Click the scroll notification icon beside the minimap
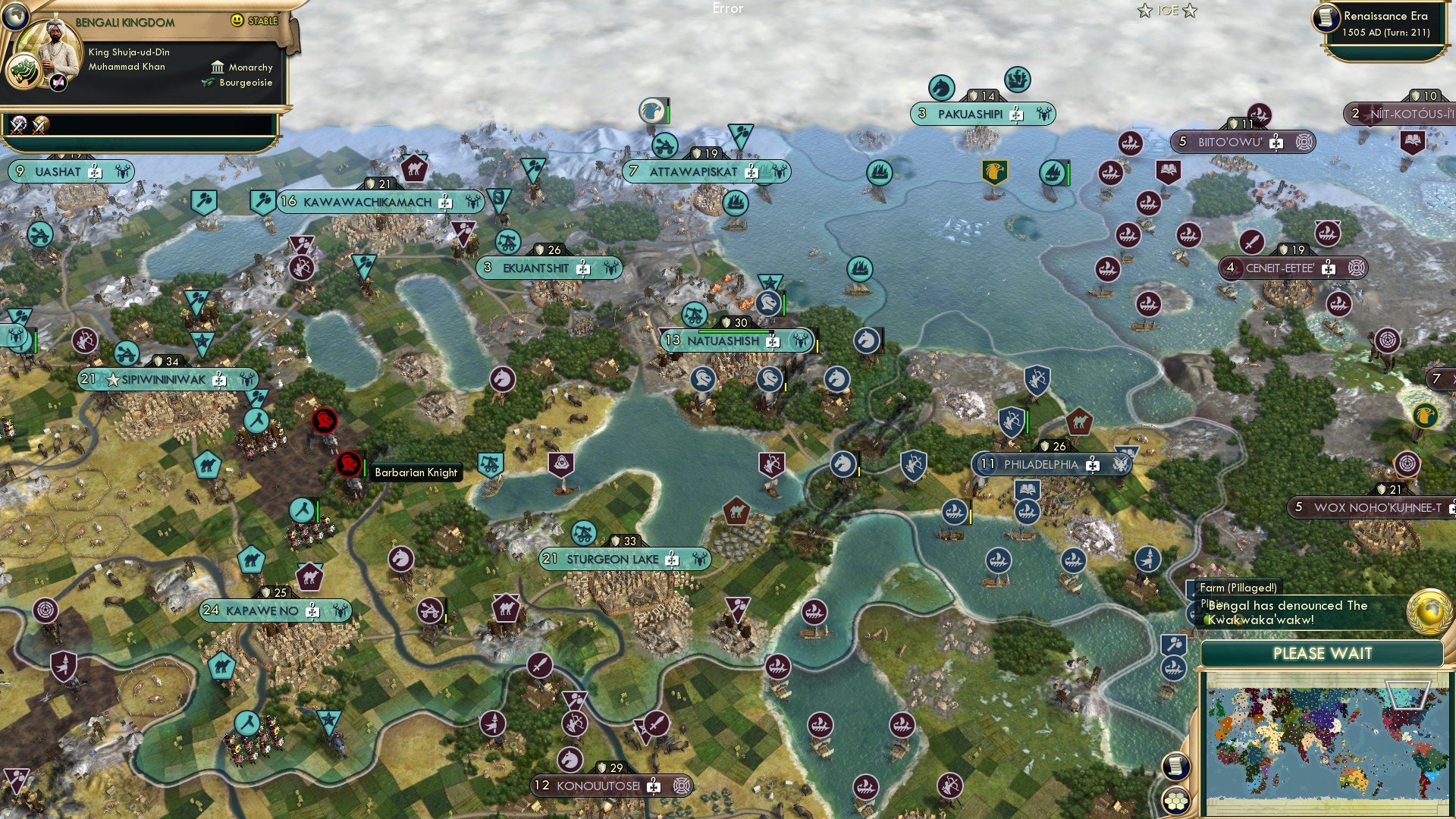Image resolution: width=1456 pixels, height=819 pixels. click(1175, 766)
